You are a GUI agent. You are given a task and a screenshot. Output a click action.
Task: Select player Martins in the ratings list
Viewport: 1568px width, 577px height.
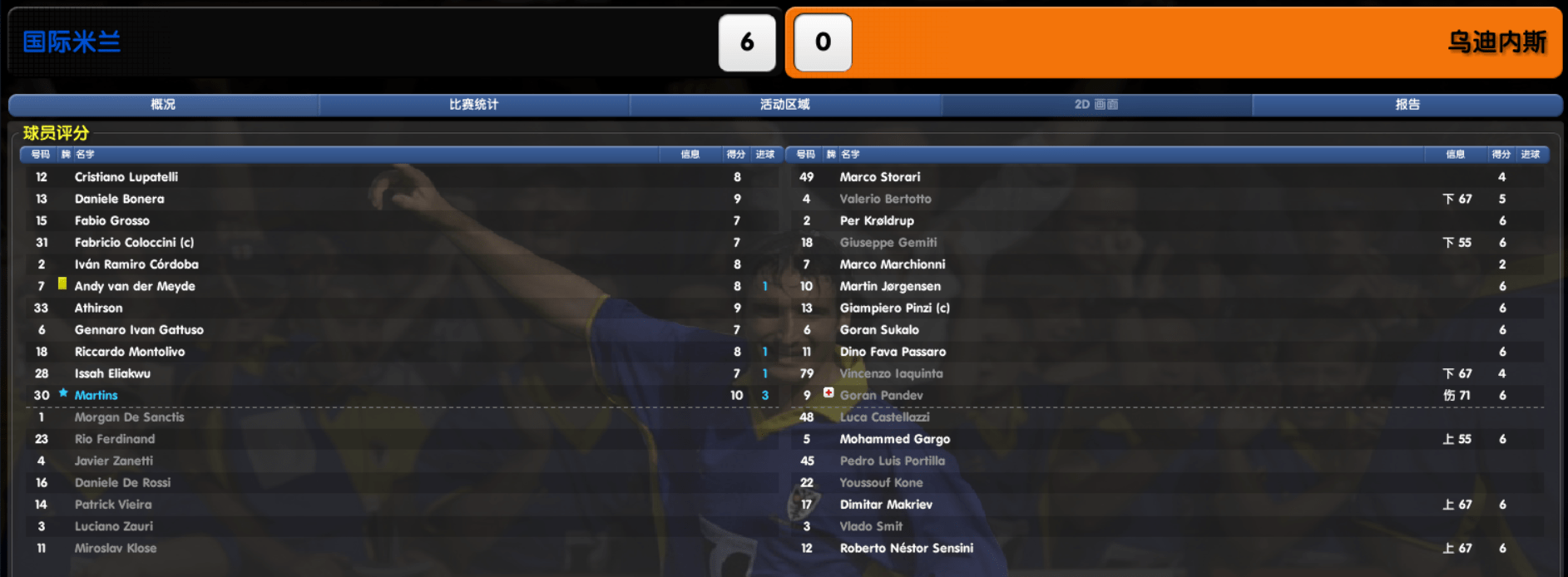click(96, 396)
